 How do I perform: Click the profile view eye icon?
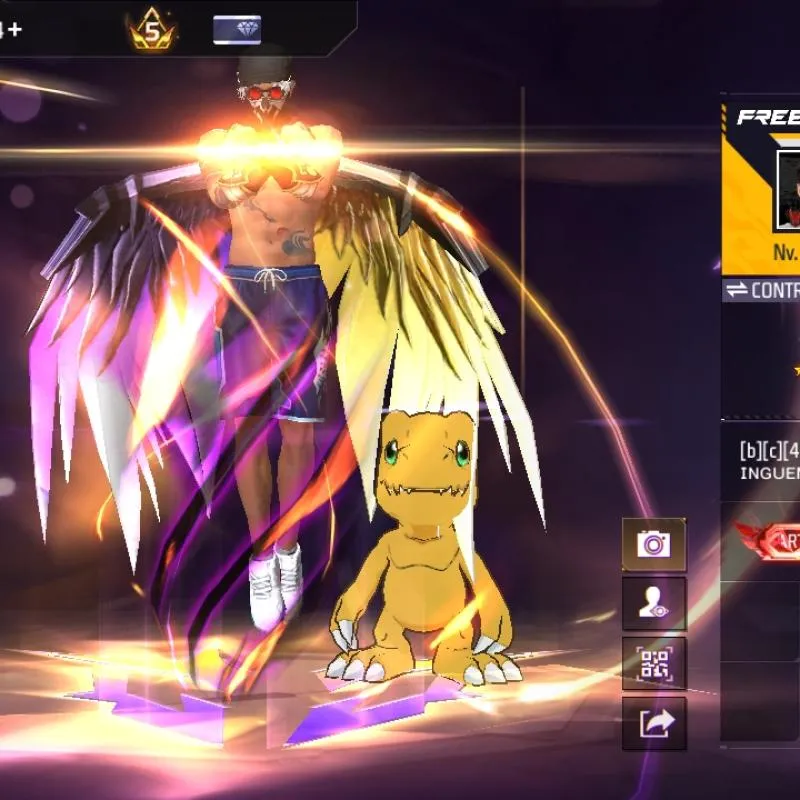pyautogui.click(x=654, y=603)
